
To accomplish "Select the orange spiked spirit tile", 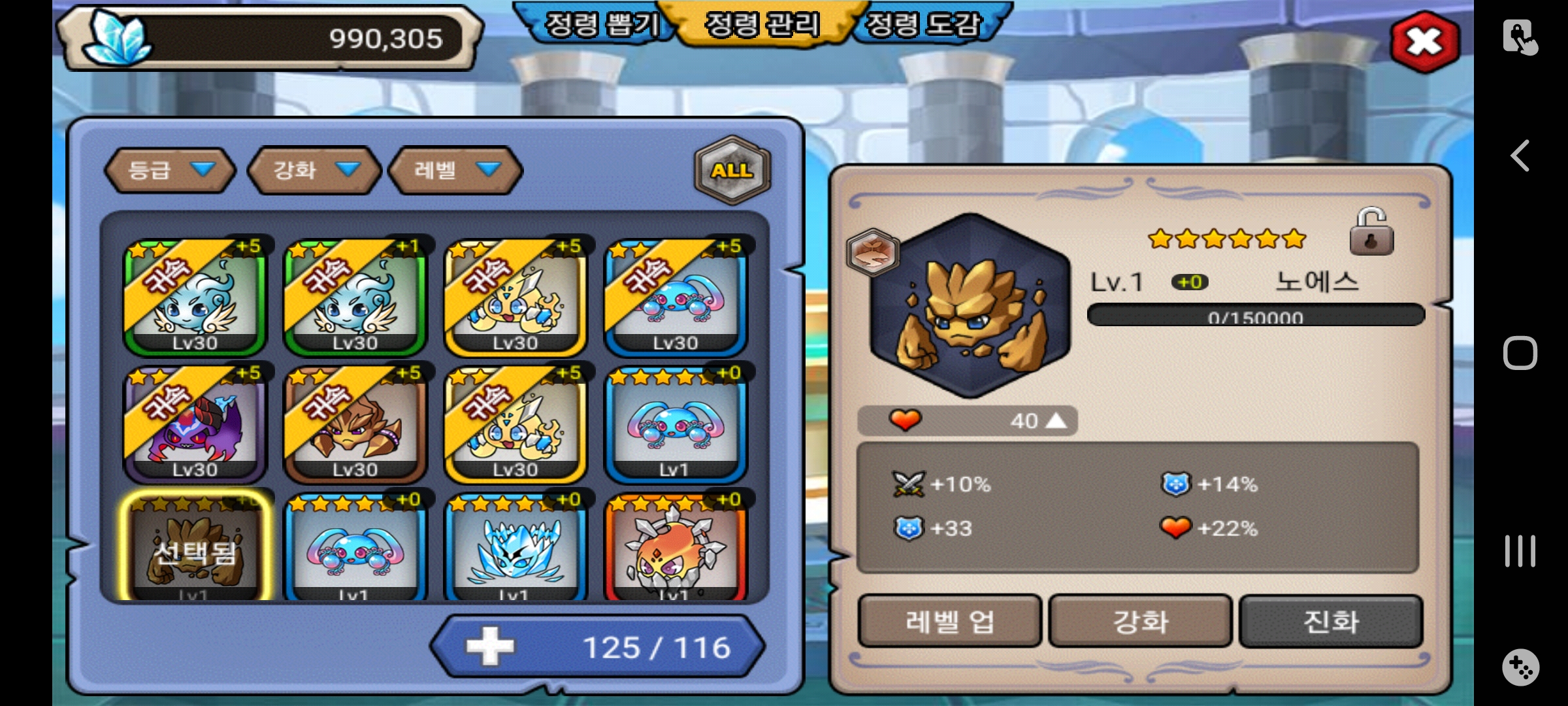I will pyautogui.click(x=675, y=548).
